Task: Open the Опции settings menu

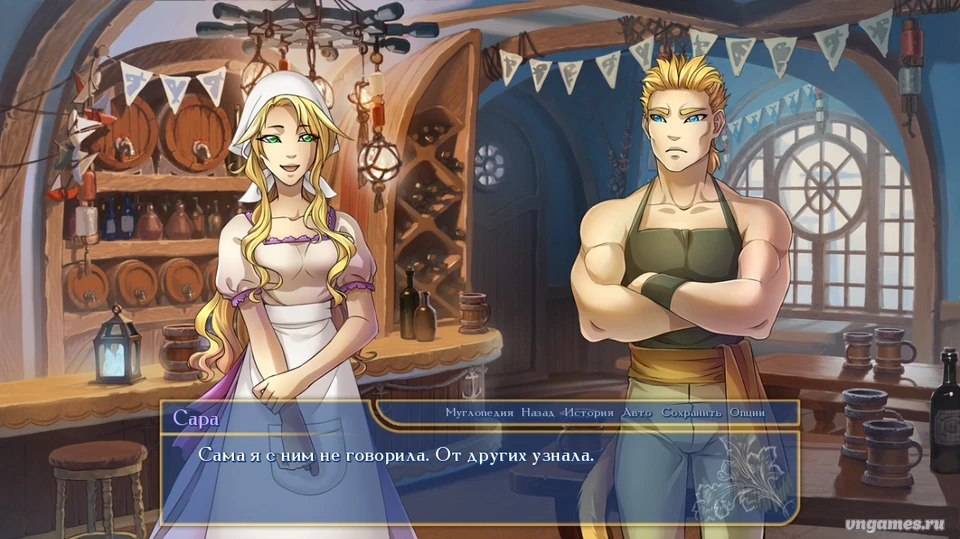Action: click(x=747, y=413)
